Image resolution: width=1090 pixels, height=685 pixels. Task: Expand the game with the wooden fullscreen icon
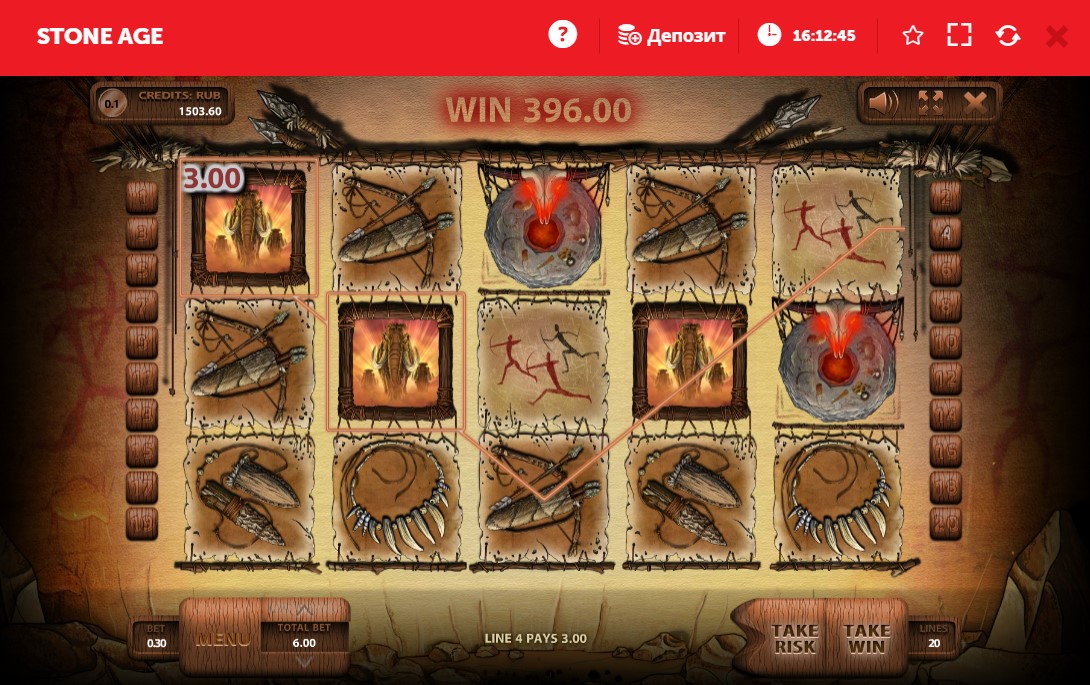pos(930,102)
